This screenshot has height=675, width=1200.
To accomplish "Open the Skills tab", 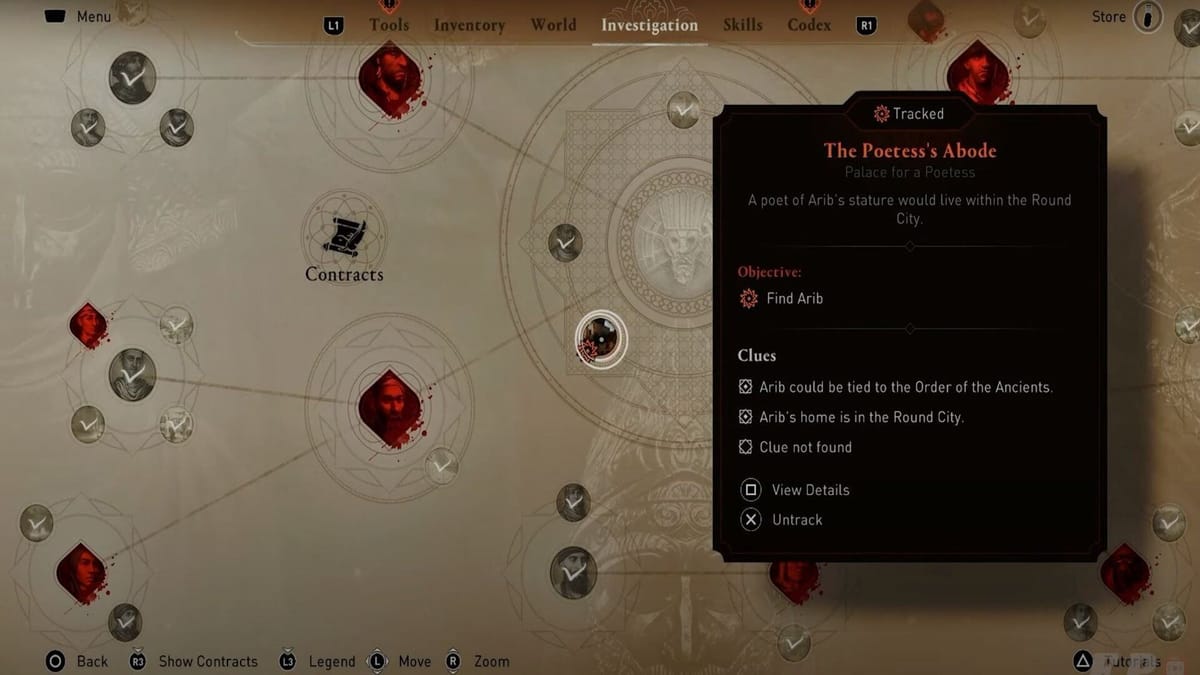I will (x=742, y=25).
